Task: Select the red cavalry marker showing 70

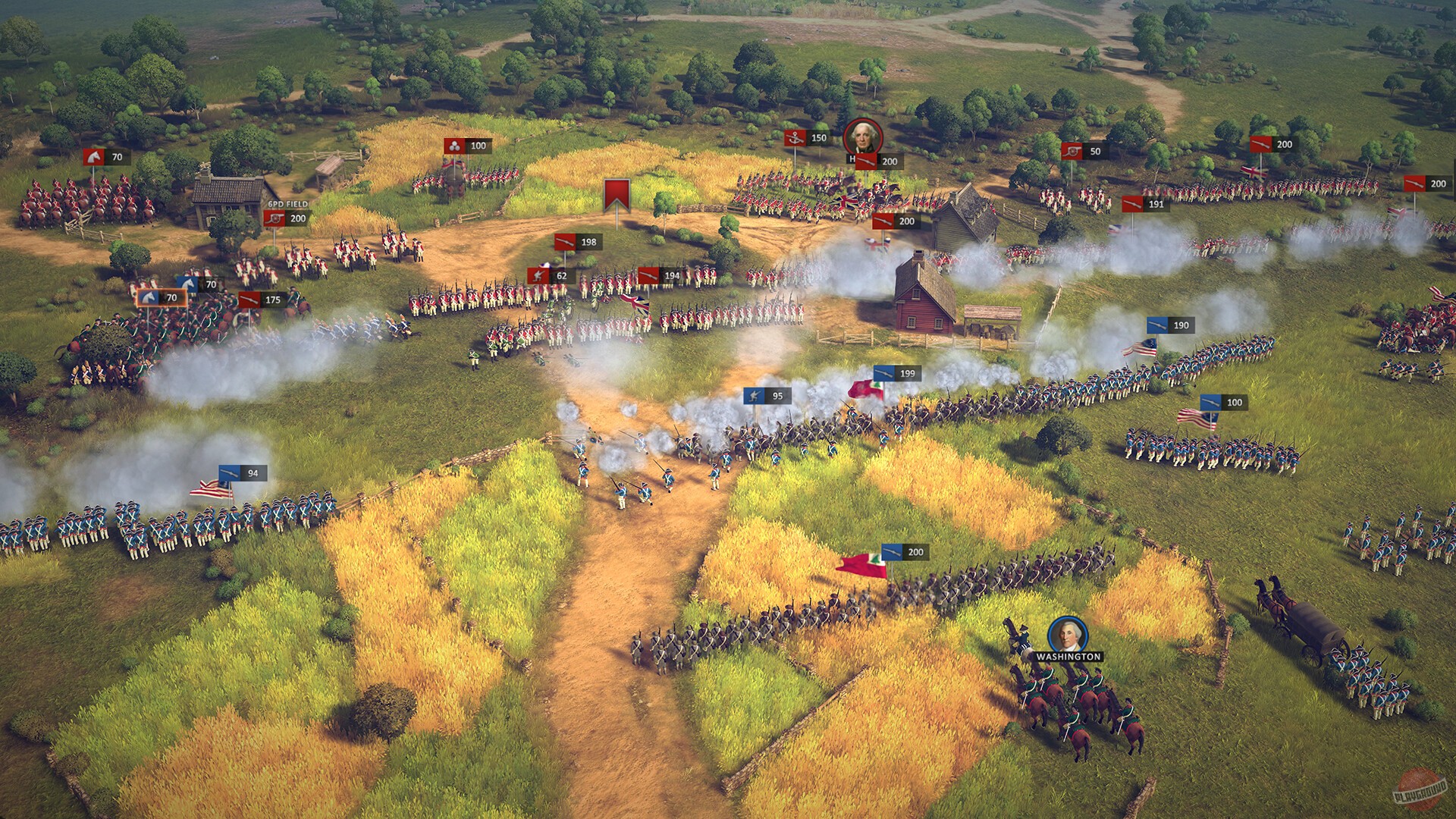Action: point(105,158)
